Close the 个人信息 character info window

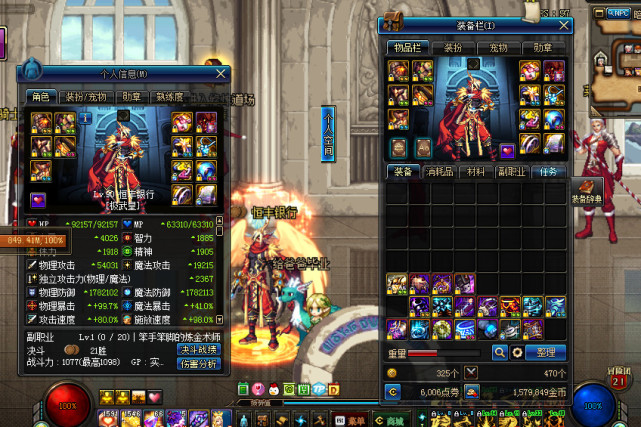click(221, 73)
